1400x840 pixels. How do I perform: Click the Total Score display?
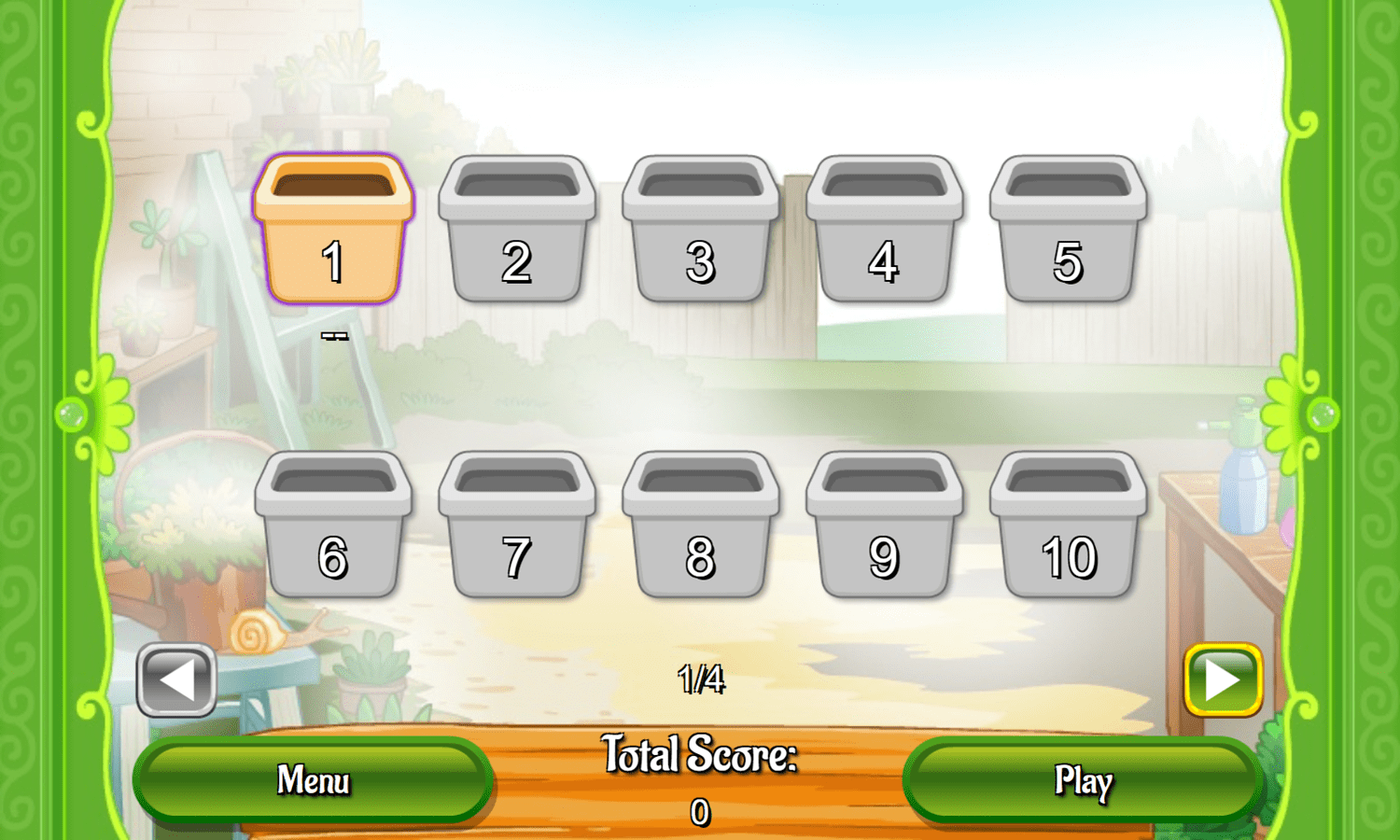tap(700, 754)
